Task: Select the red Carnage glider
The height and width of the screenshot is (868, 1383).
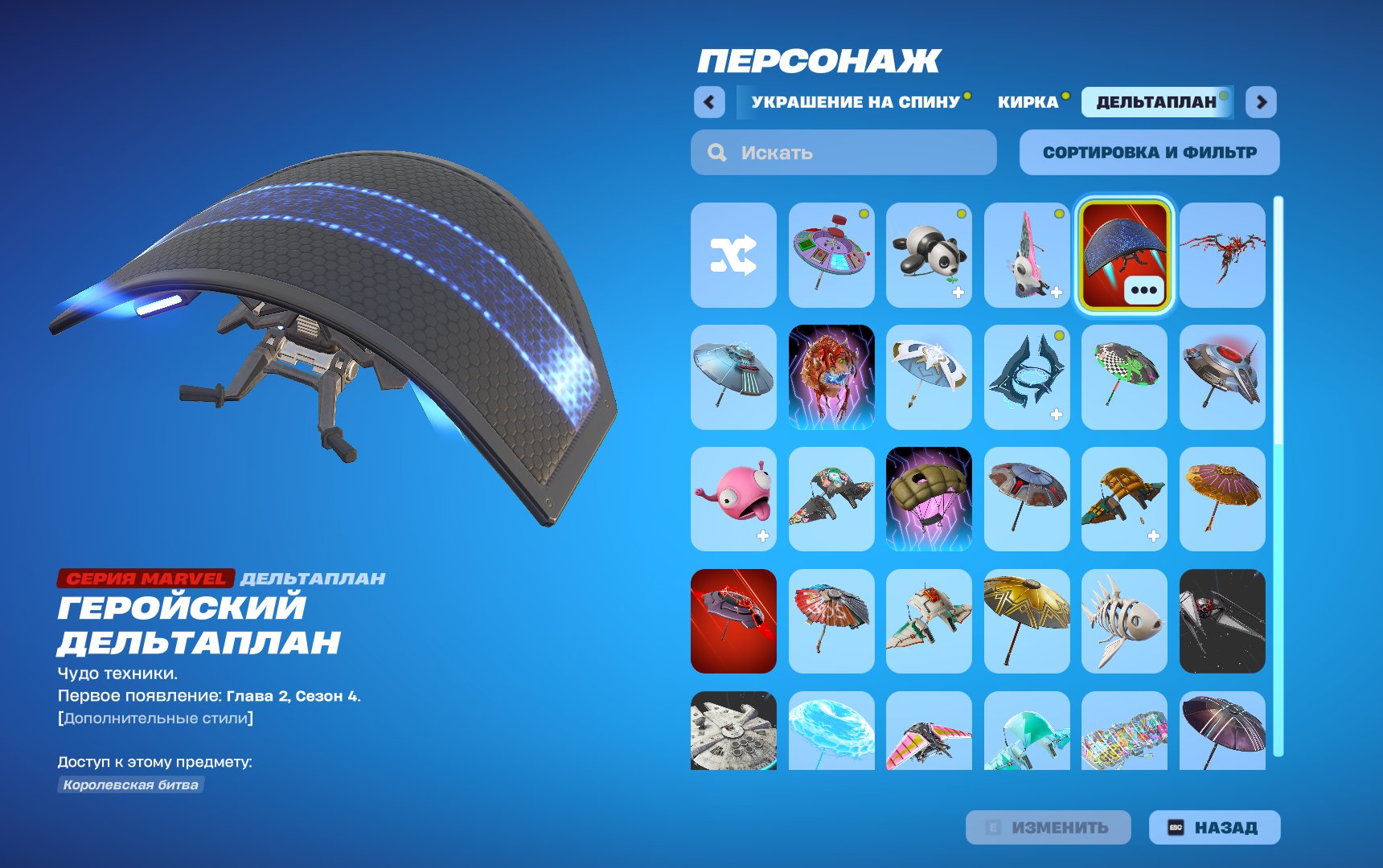Action: click(1221, 256)
